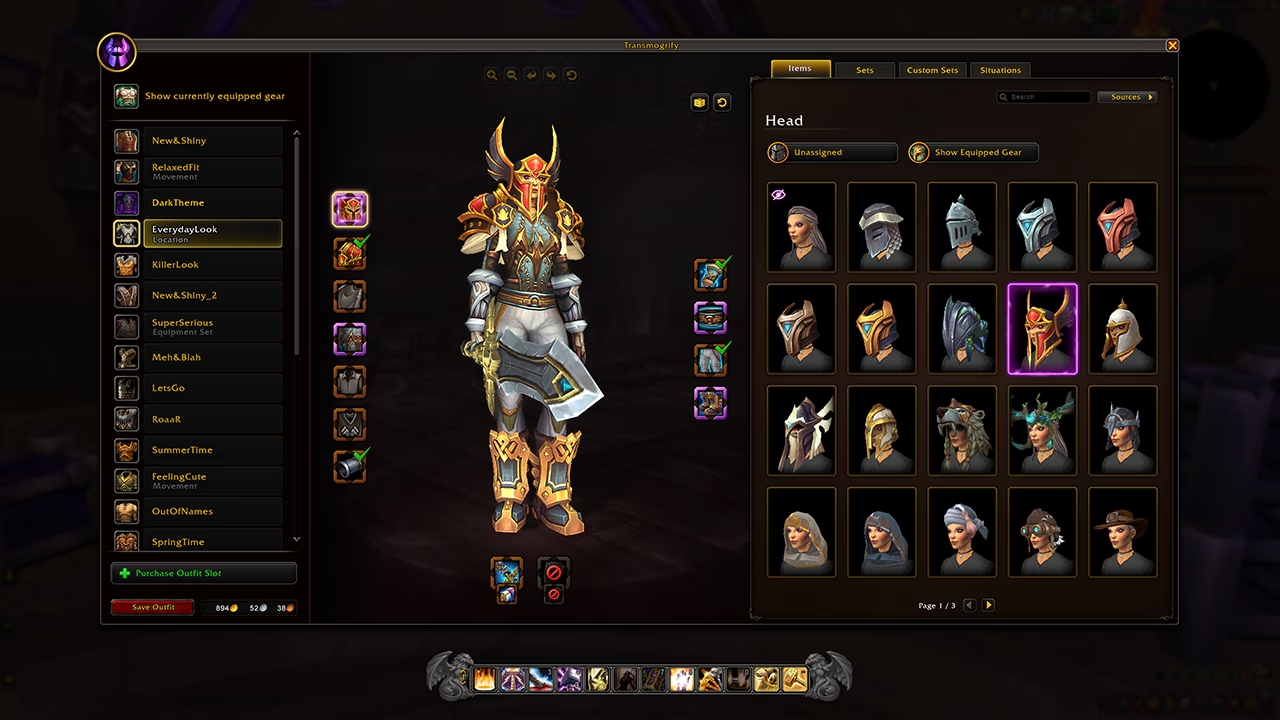The width and height of the screenshot is (1280, 720).
Task: Click the Save Outfit button
Action: coord(152,607)
